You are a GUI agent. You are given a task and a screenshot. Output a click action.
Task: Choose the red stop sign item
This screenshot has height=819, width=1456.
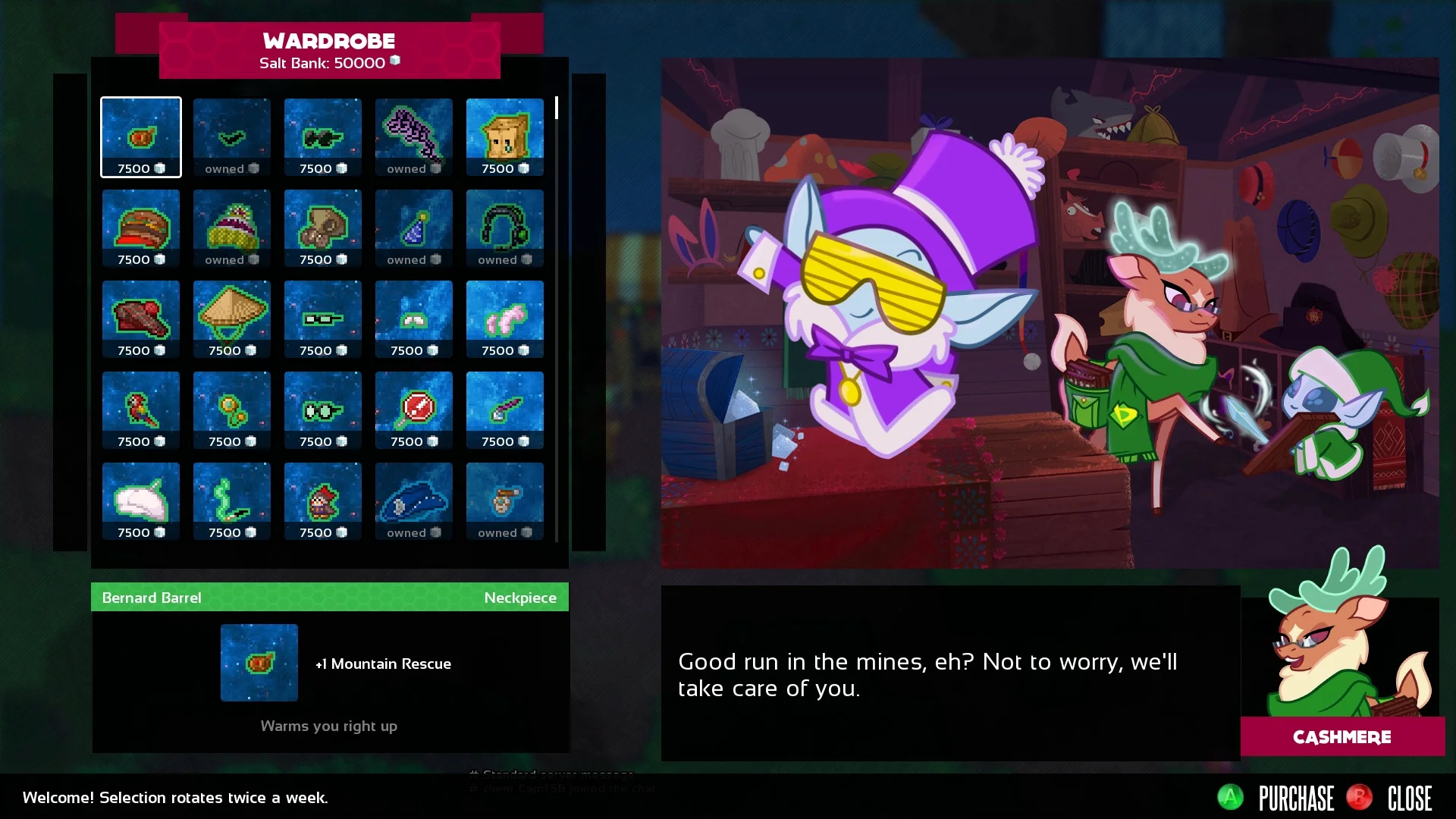(414, 410)
